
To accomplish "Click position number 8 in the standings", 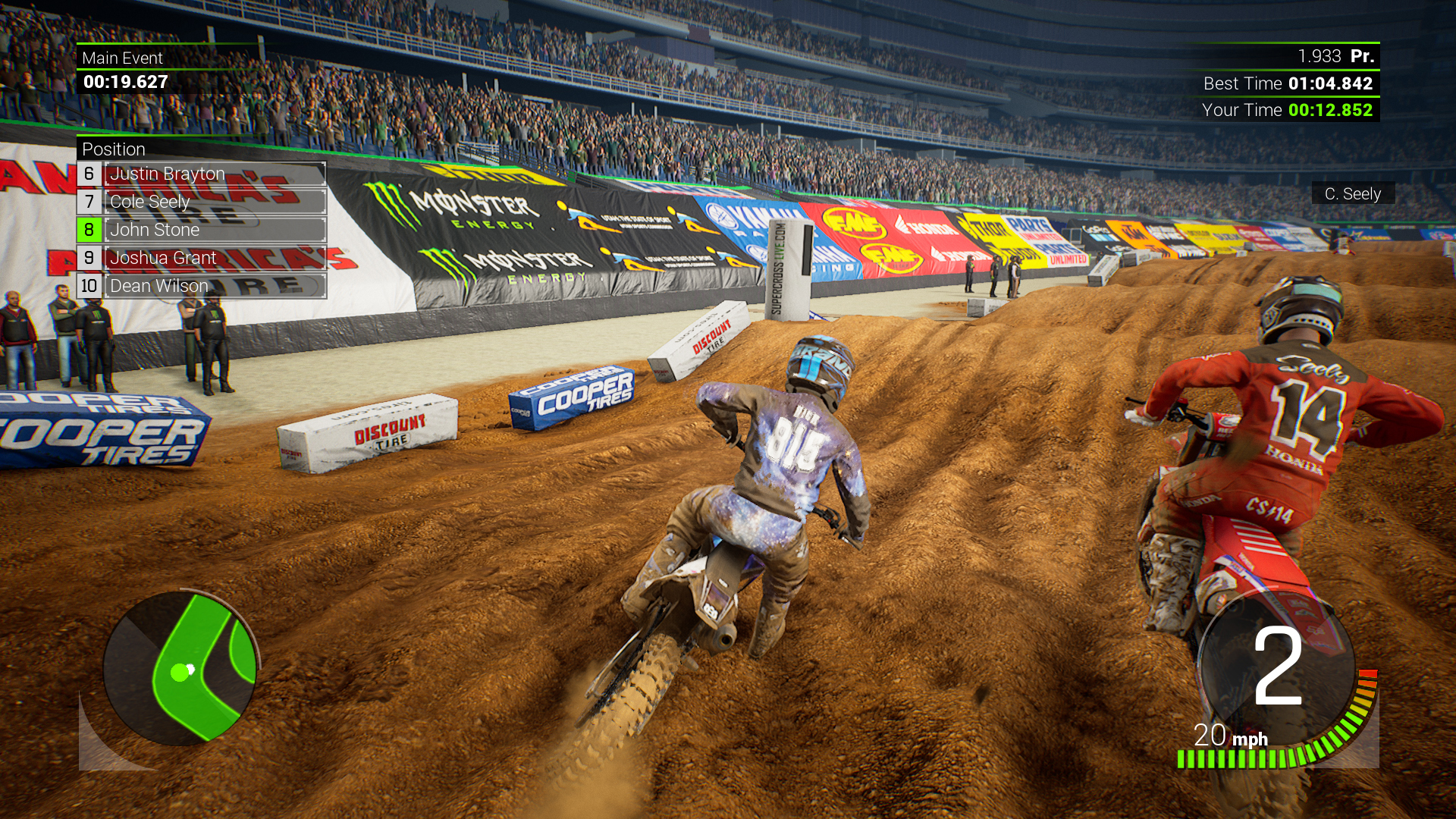I will pos(89,230).
